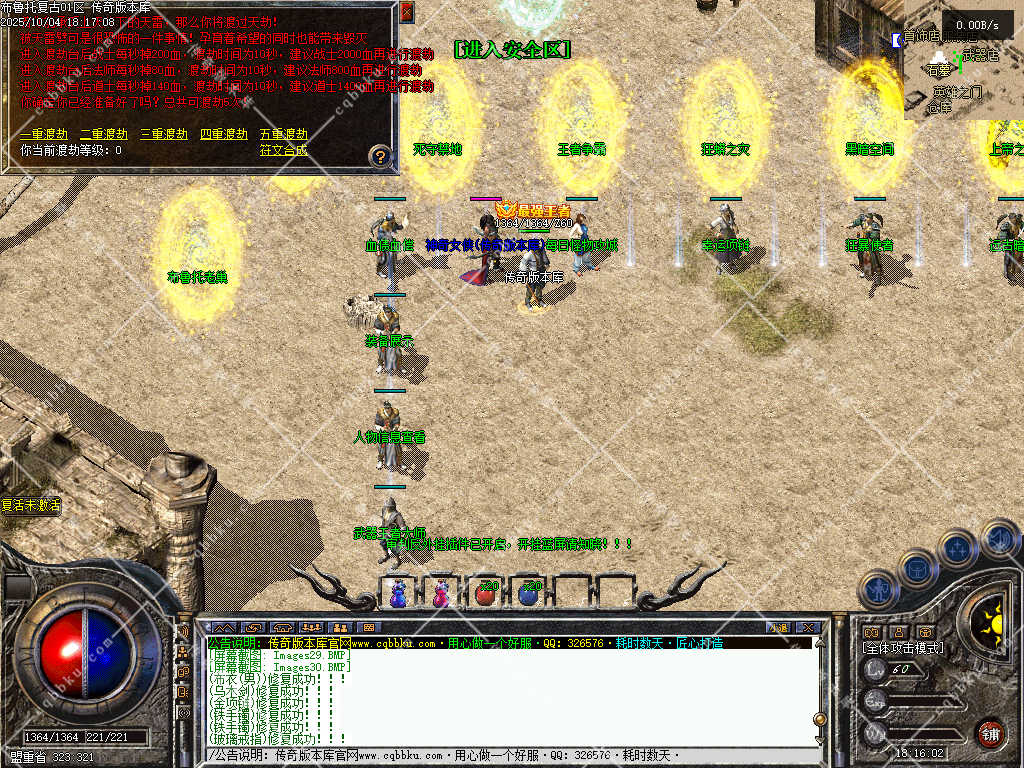This screenshot has width=1024, height=768.
Task: Open the 符文合成 rune synthesis link
Action: [x=284, y=151]
